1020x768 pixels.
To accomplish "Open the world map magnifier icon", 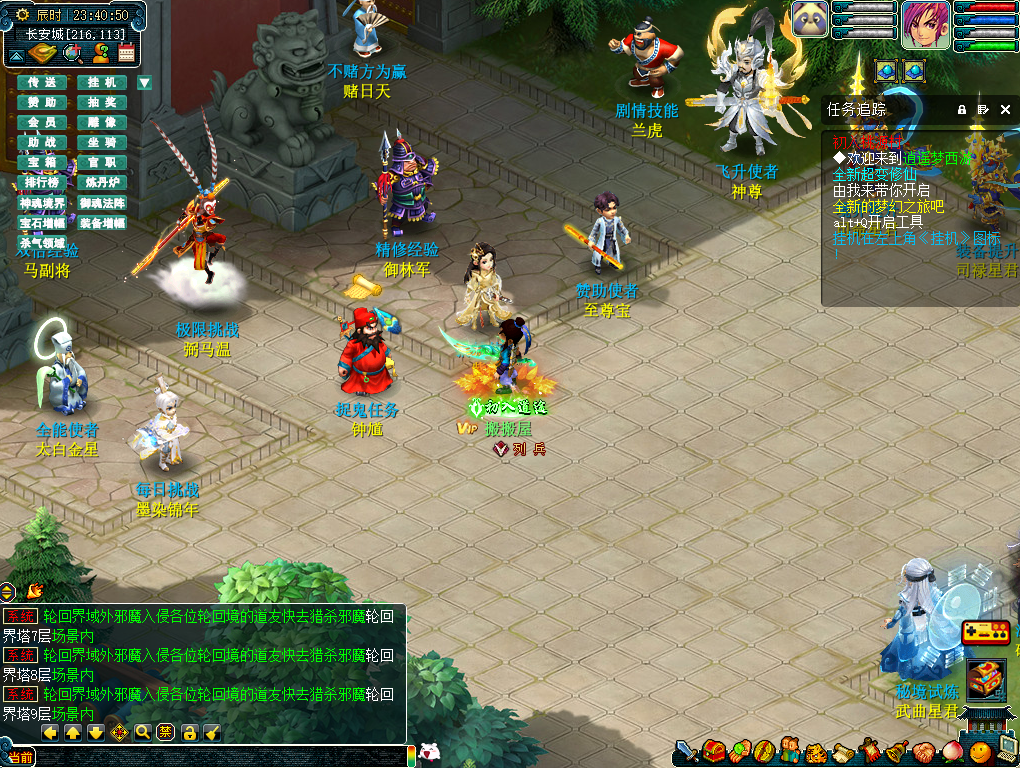I will tap(73, 52).
